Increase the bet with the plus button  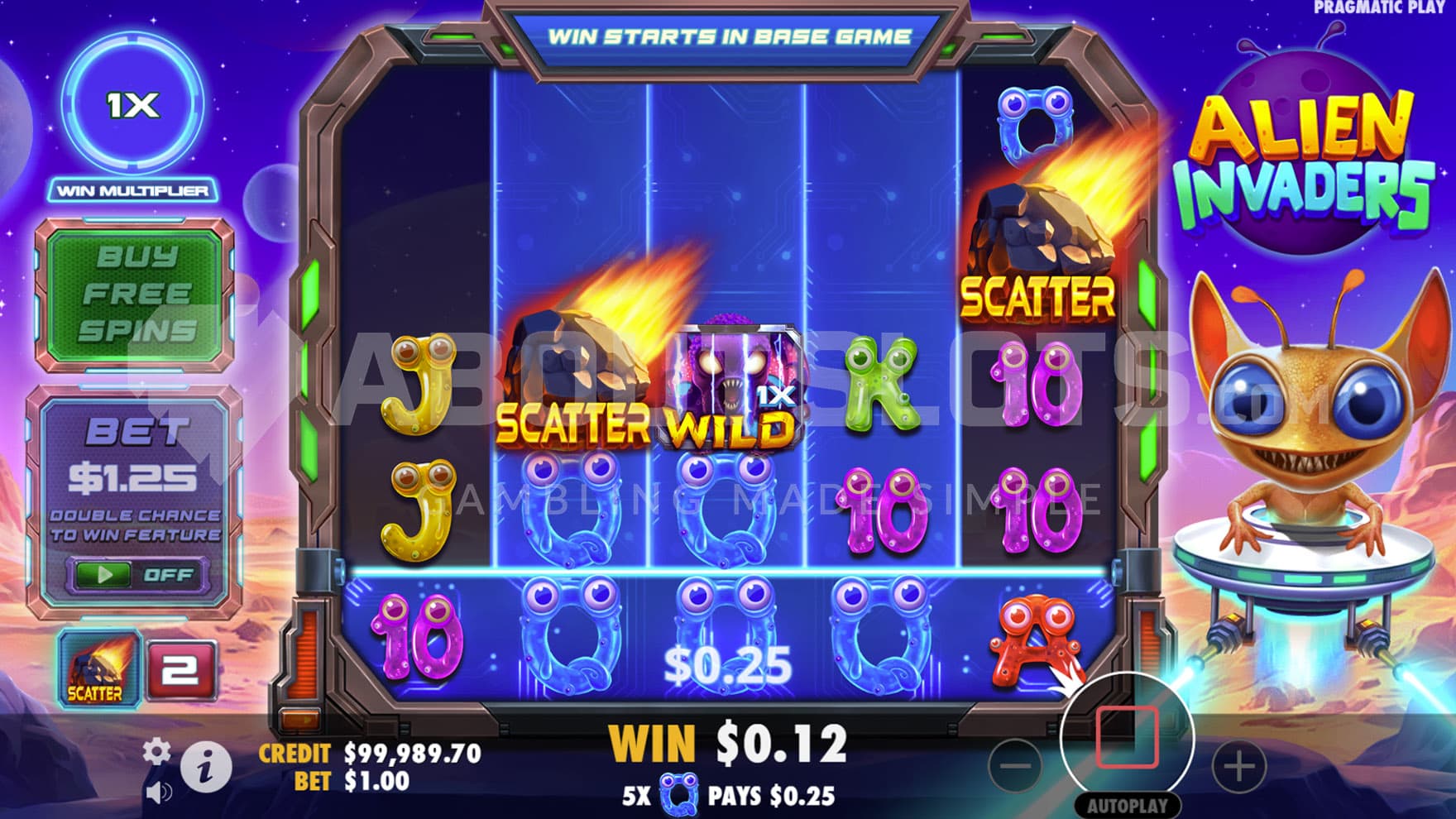tap(1238, 765)
